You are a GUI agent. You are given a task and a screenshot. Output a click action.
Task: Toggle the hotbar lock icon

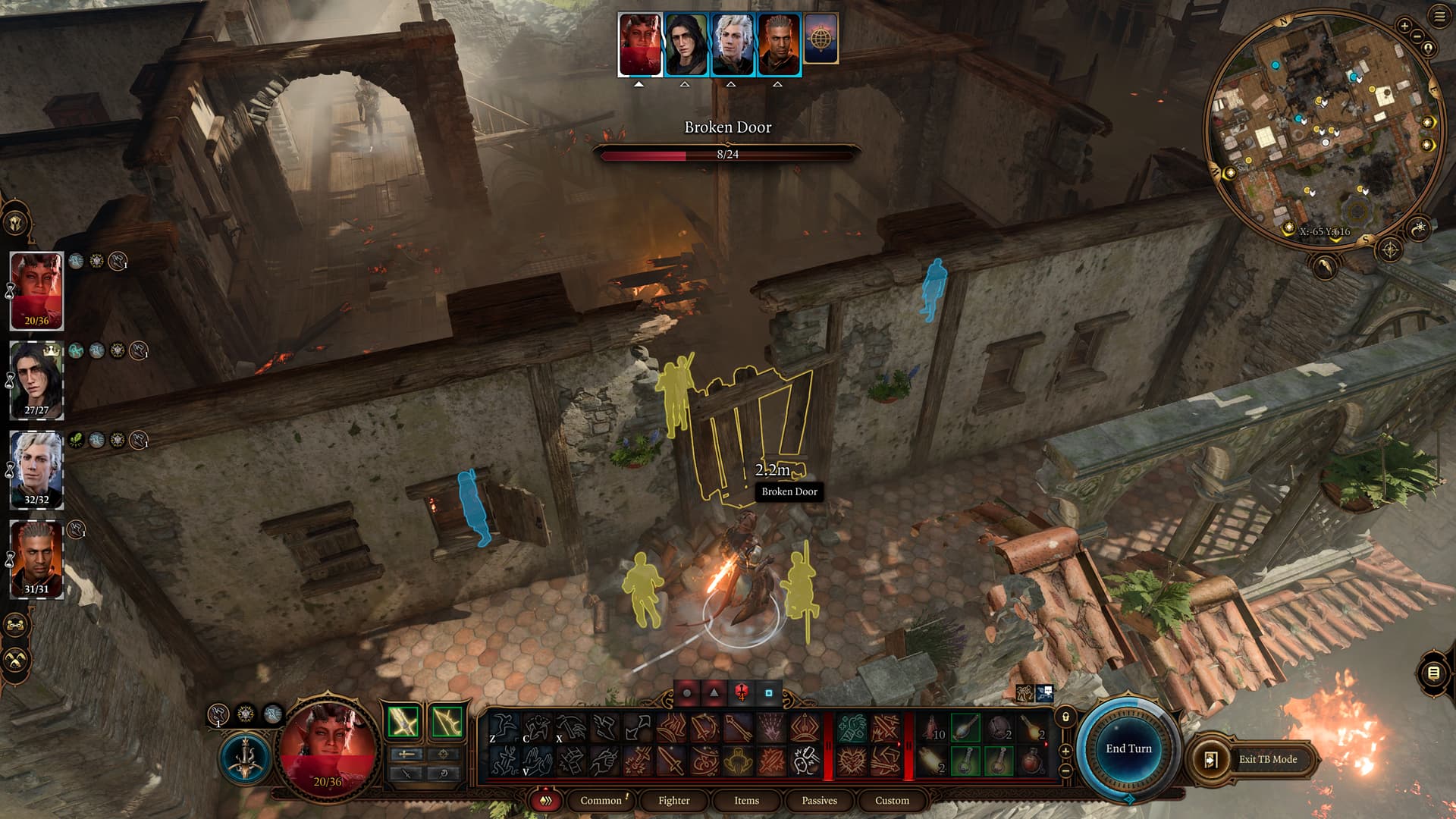coord(1065,717)
